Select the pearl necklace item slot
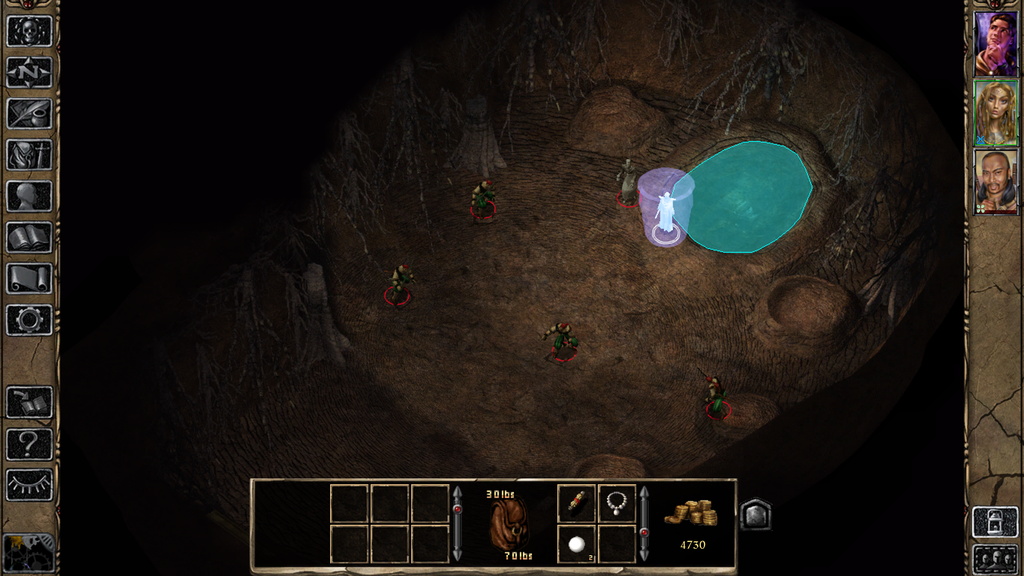Viewport: 1024px width, 576px height. [x=617, y=503]
